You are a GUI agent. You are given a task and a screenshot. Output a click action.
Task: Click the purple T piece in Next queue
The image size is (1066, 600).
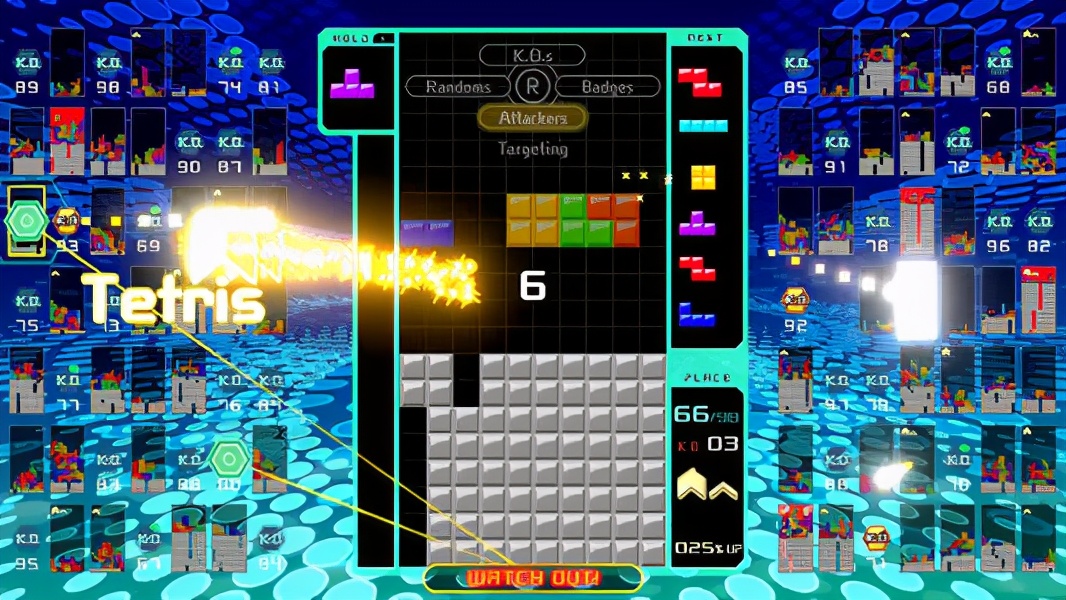[698, 223]
